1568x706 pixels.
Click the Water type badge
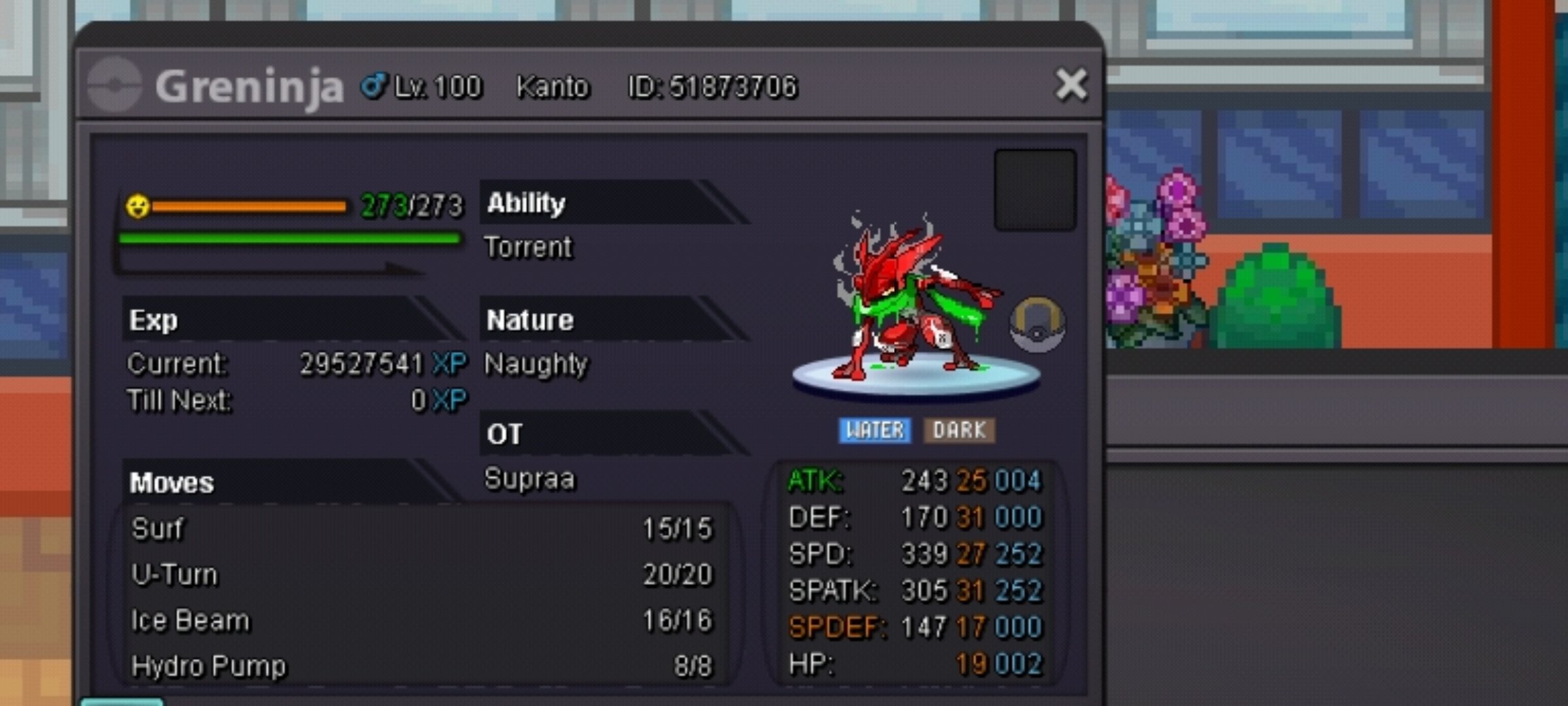pyautogui.click(x=875, y=430)
